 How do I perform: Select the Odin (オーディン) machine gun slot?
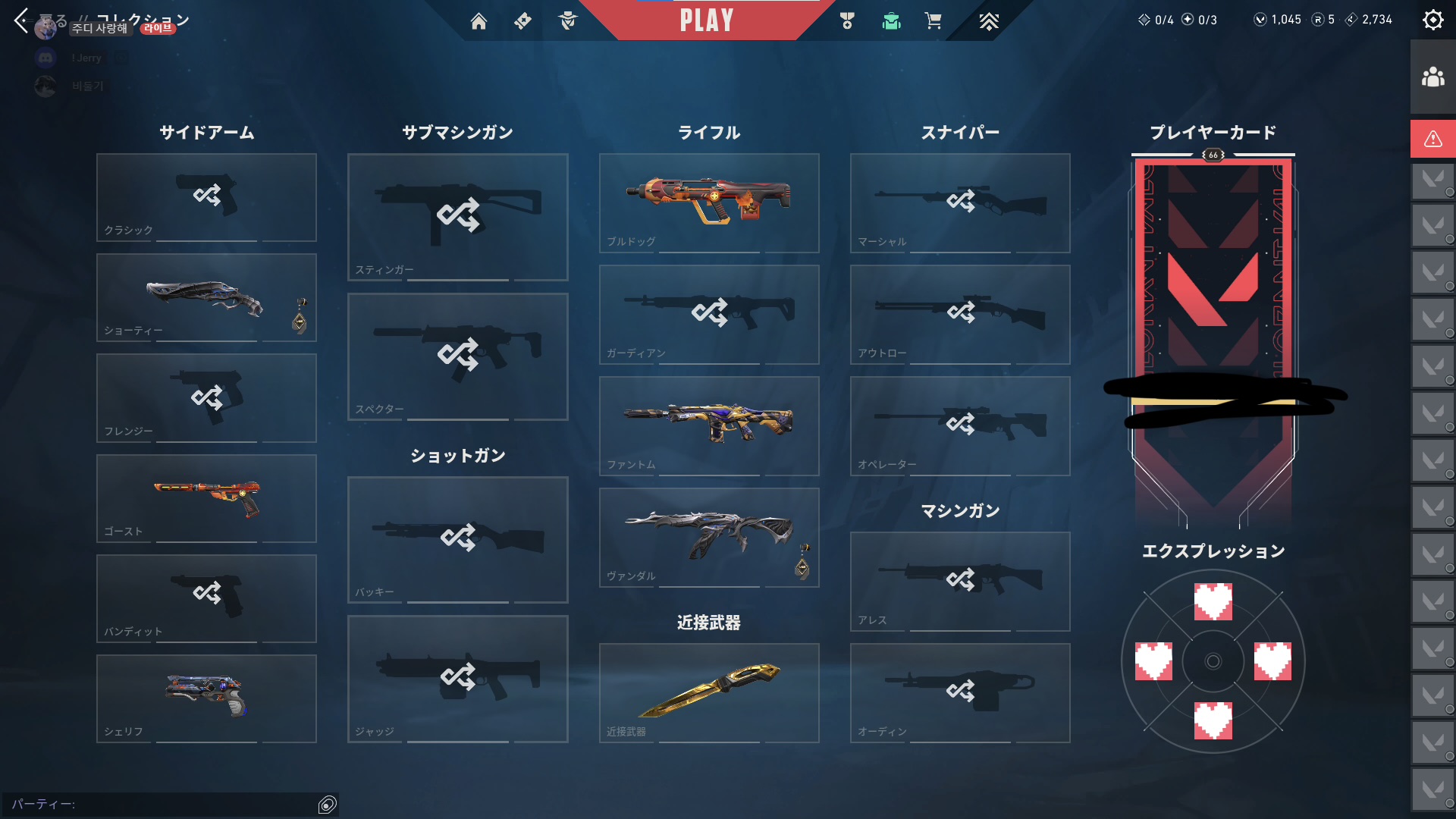[x=960, y=692]
